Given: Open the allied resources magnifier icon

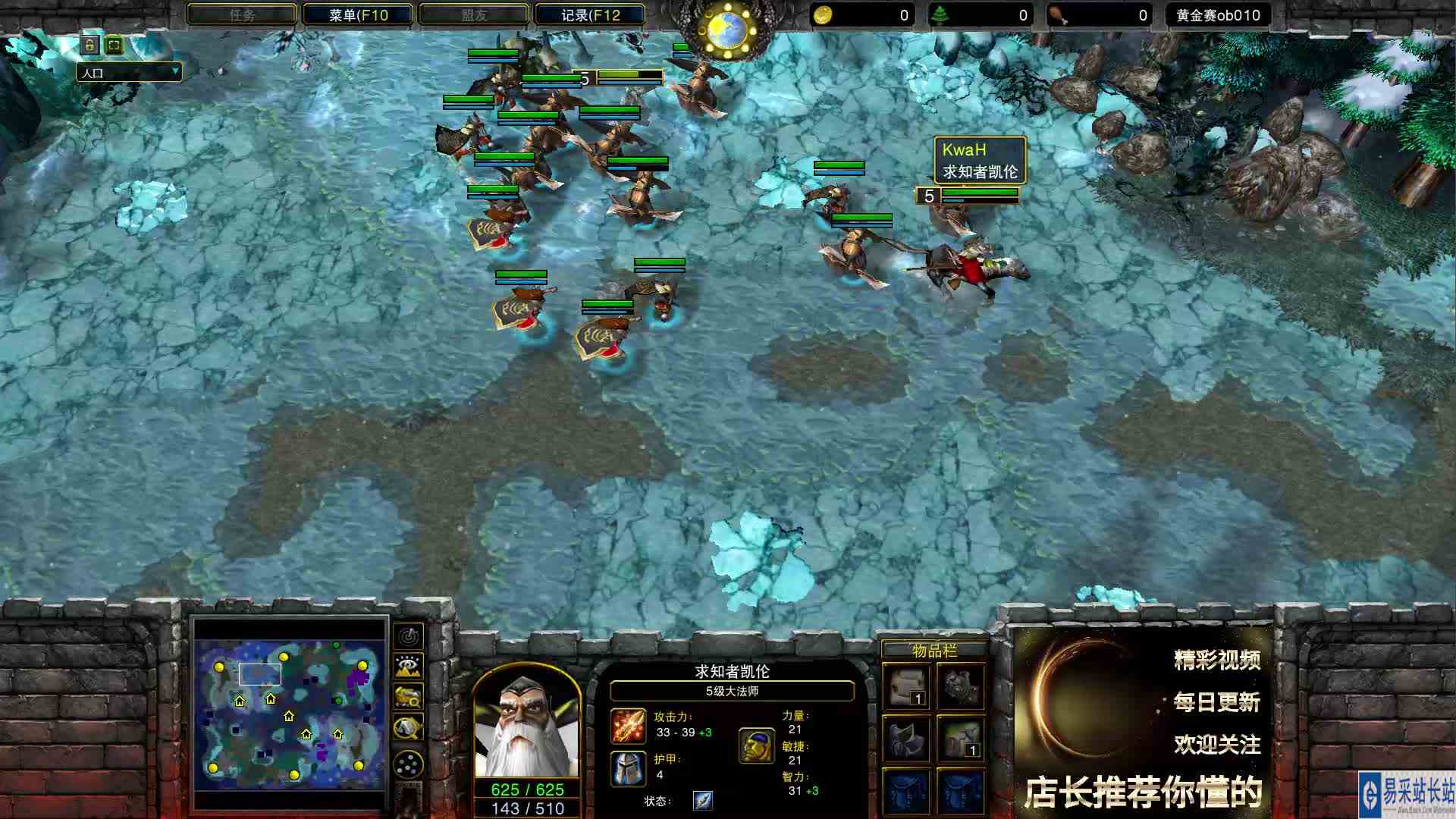Looking at the screenshot, I should point(407,696).
